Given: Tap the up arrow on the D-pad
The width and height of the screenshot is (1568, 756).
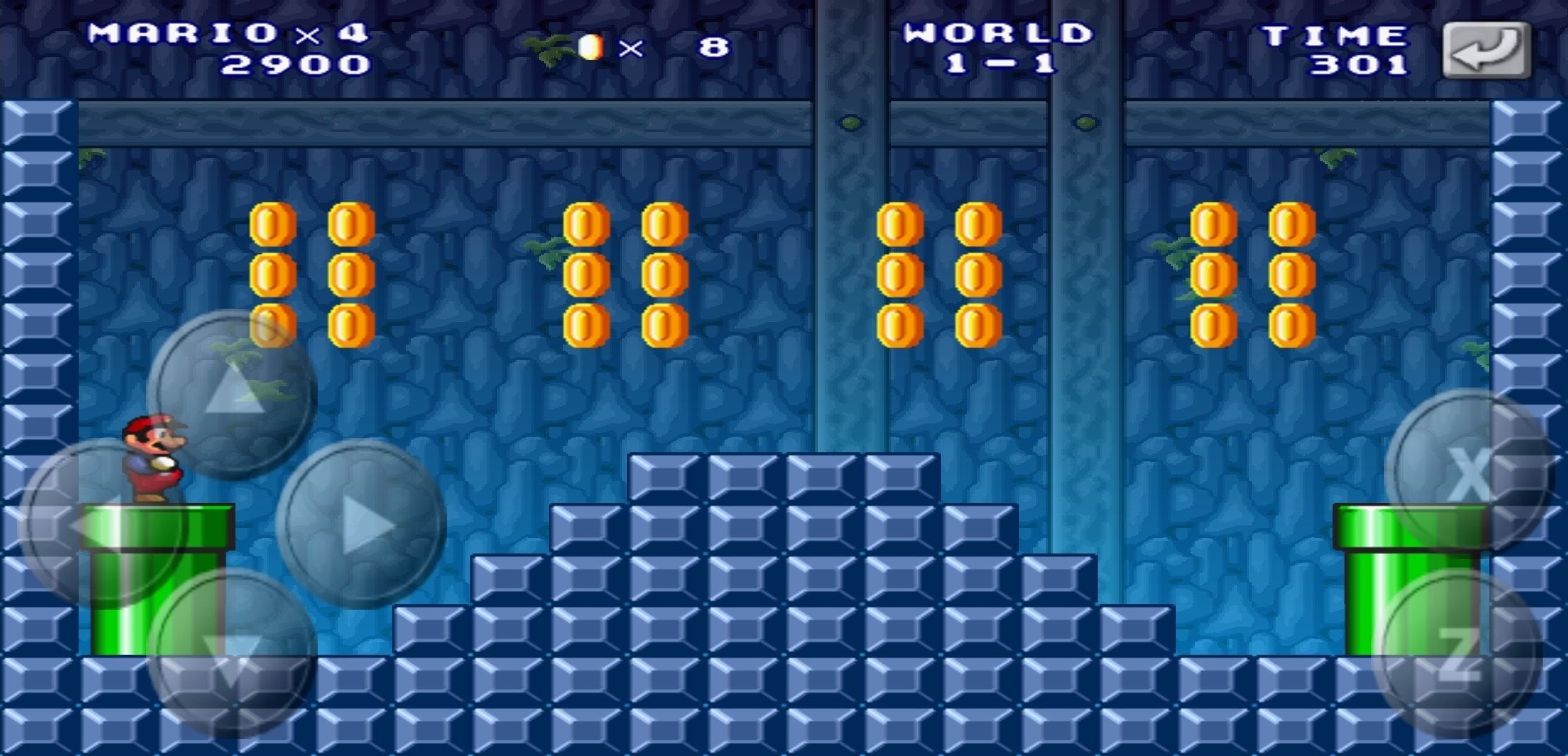Looking at the screenshot, I should pos(232,394).
